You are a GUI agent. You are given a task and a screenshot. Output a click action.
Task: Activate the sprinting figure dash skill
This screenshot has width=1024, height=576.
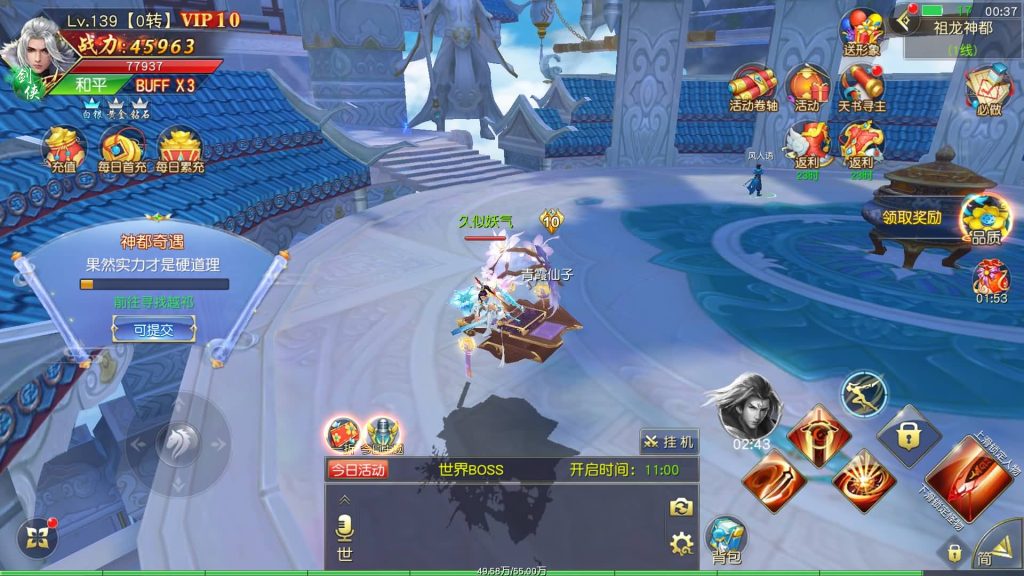coord(862,393)
